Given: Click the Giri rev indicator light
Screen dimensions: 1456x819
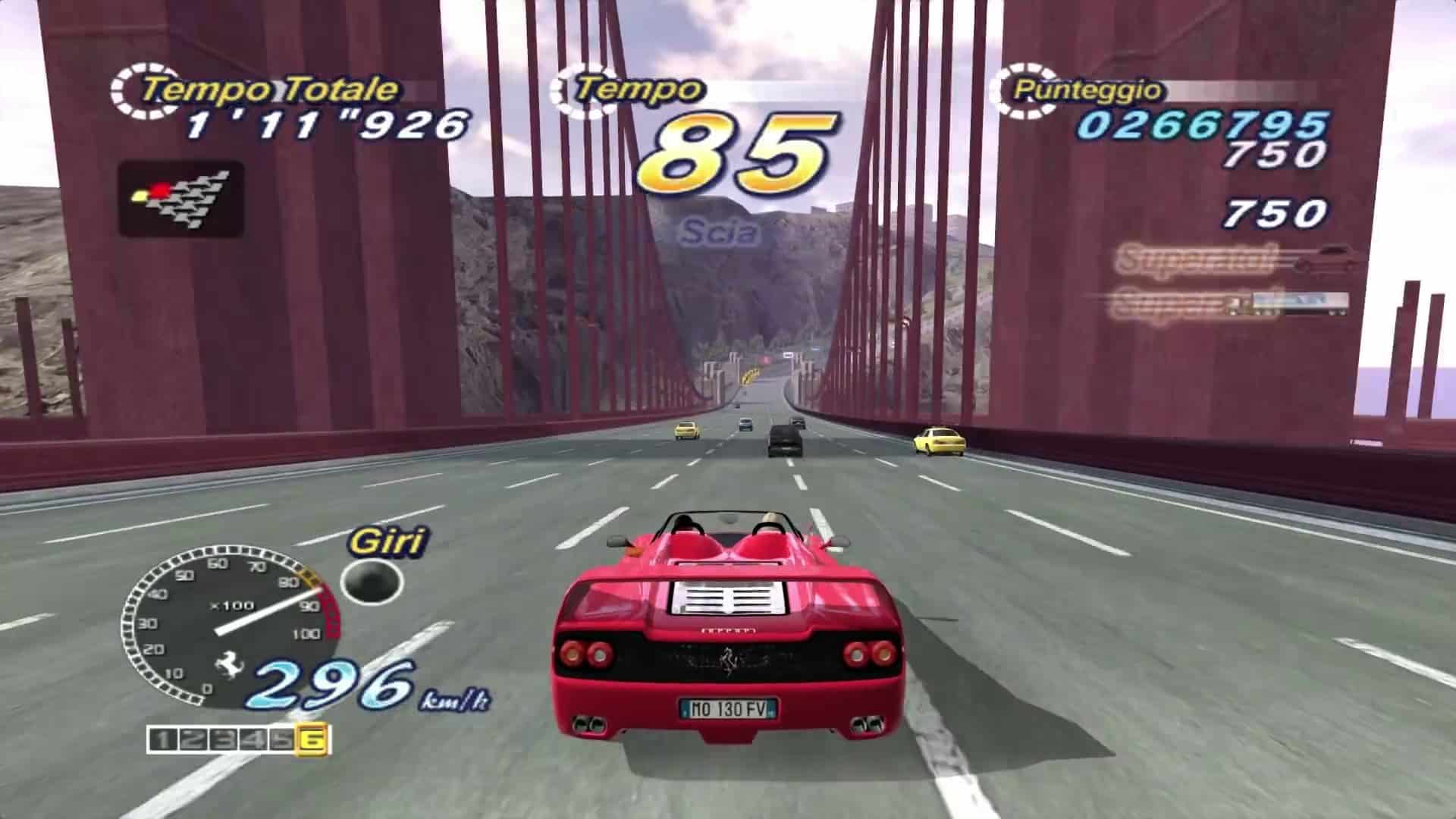Looking at the screenshot, I should [372, 582].
